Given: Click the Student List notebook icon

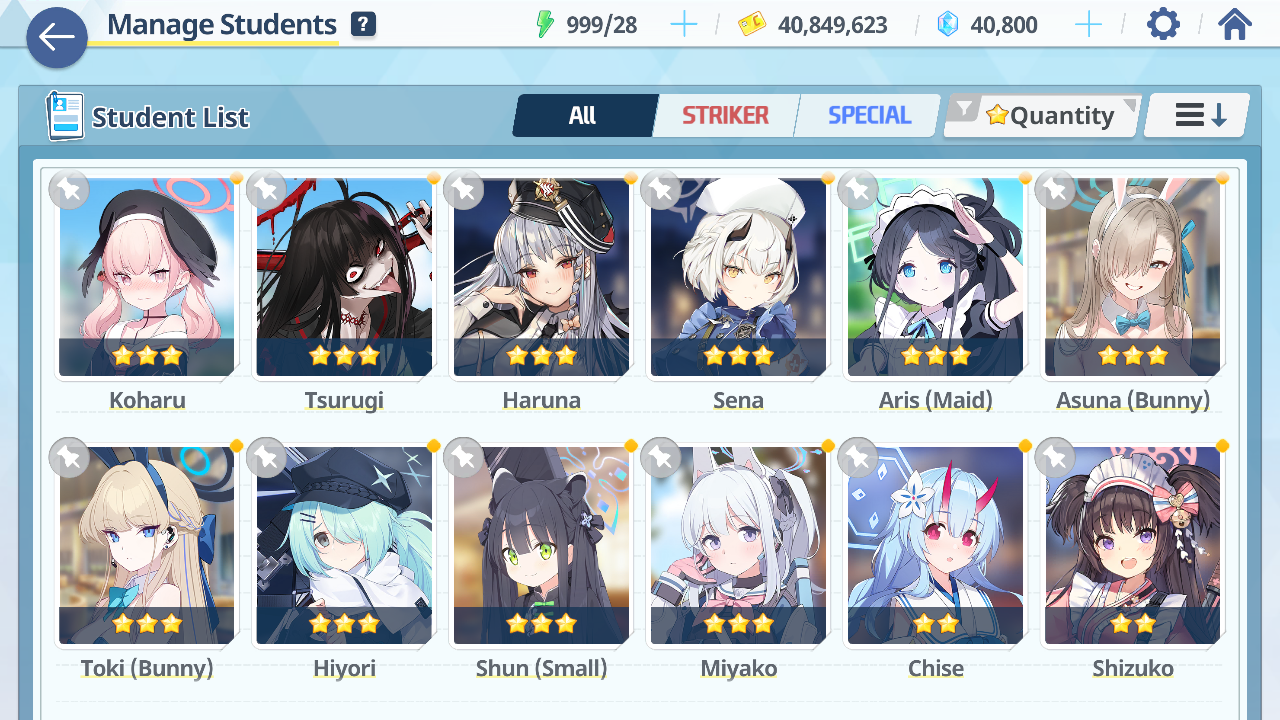Looking at the screenshot, I should pyautogui.click(x=64, y=114).
